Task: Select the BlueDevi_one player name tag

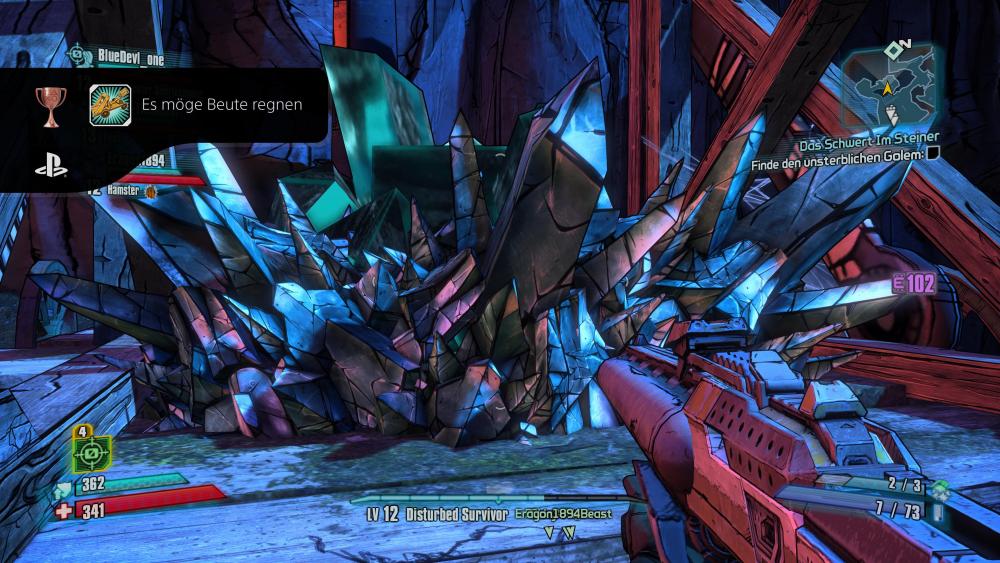Action: [x=130, y=58]
